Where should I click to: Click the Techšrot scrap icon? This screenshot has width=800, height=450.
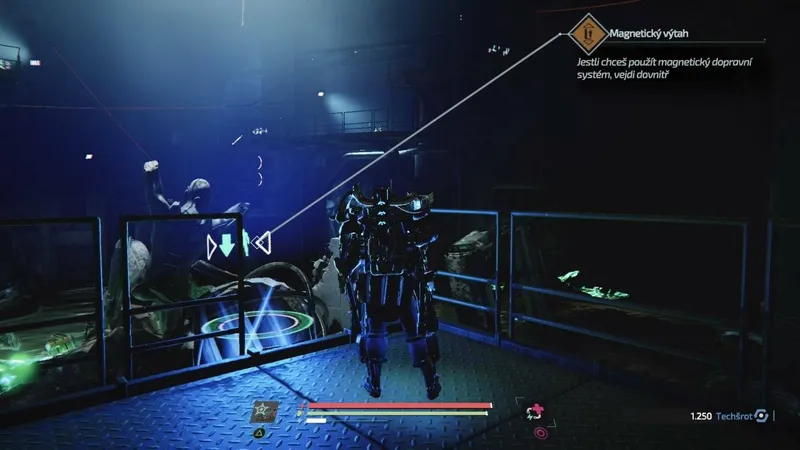(x=762, y=415)
